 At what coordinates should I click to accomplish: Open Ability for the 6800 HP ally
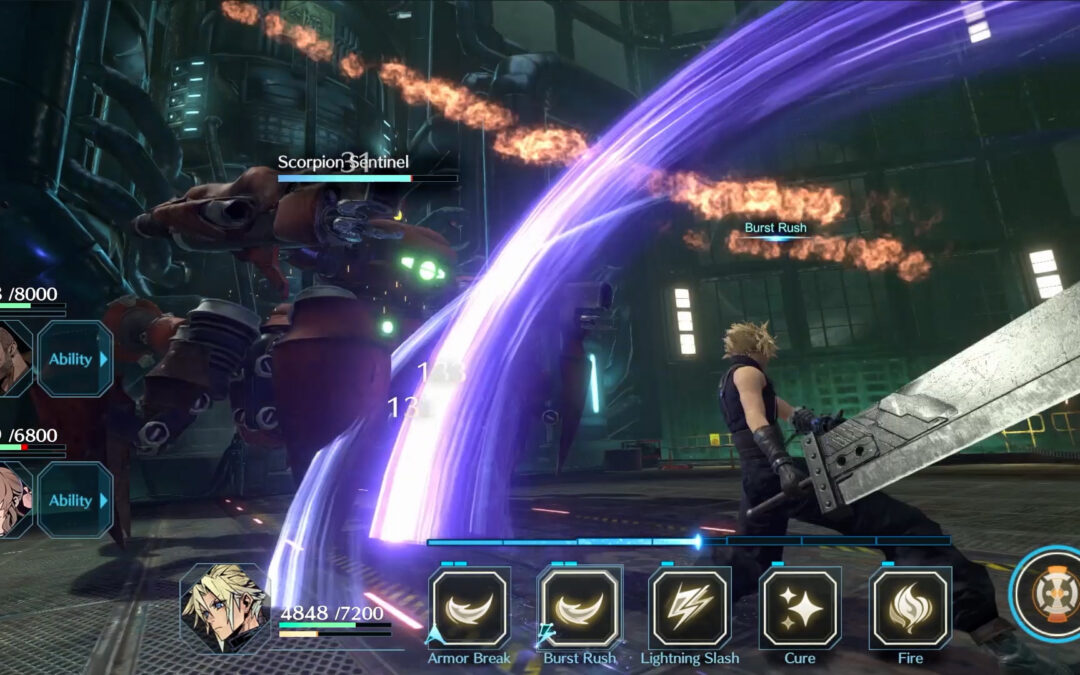(75, 500)
